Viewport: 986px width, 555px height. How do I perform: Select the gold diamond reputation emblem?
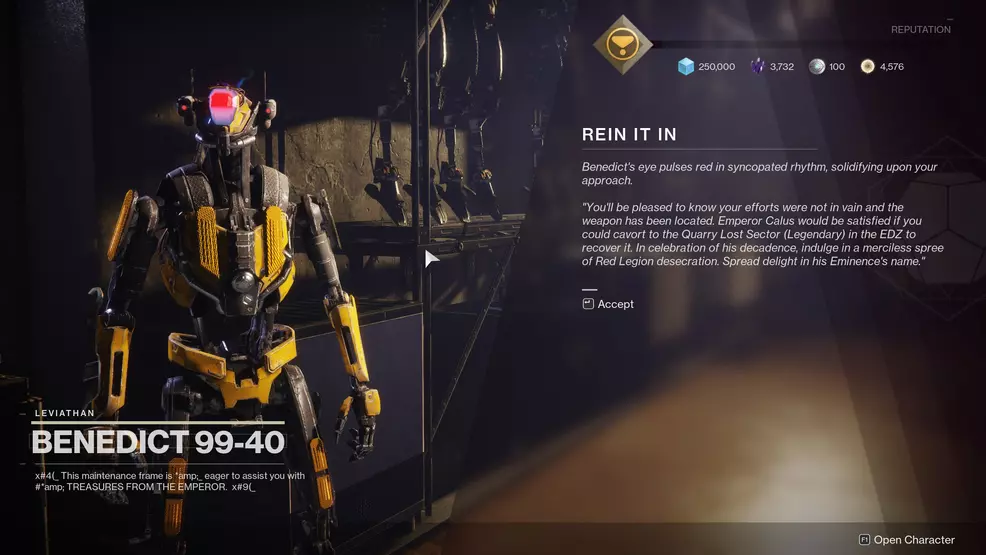622,44
